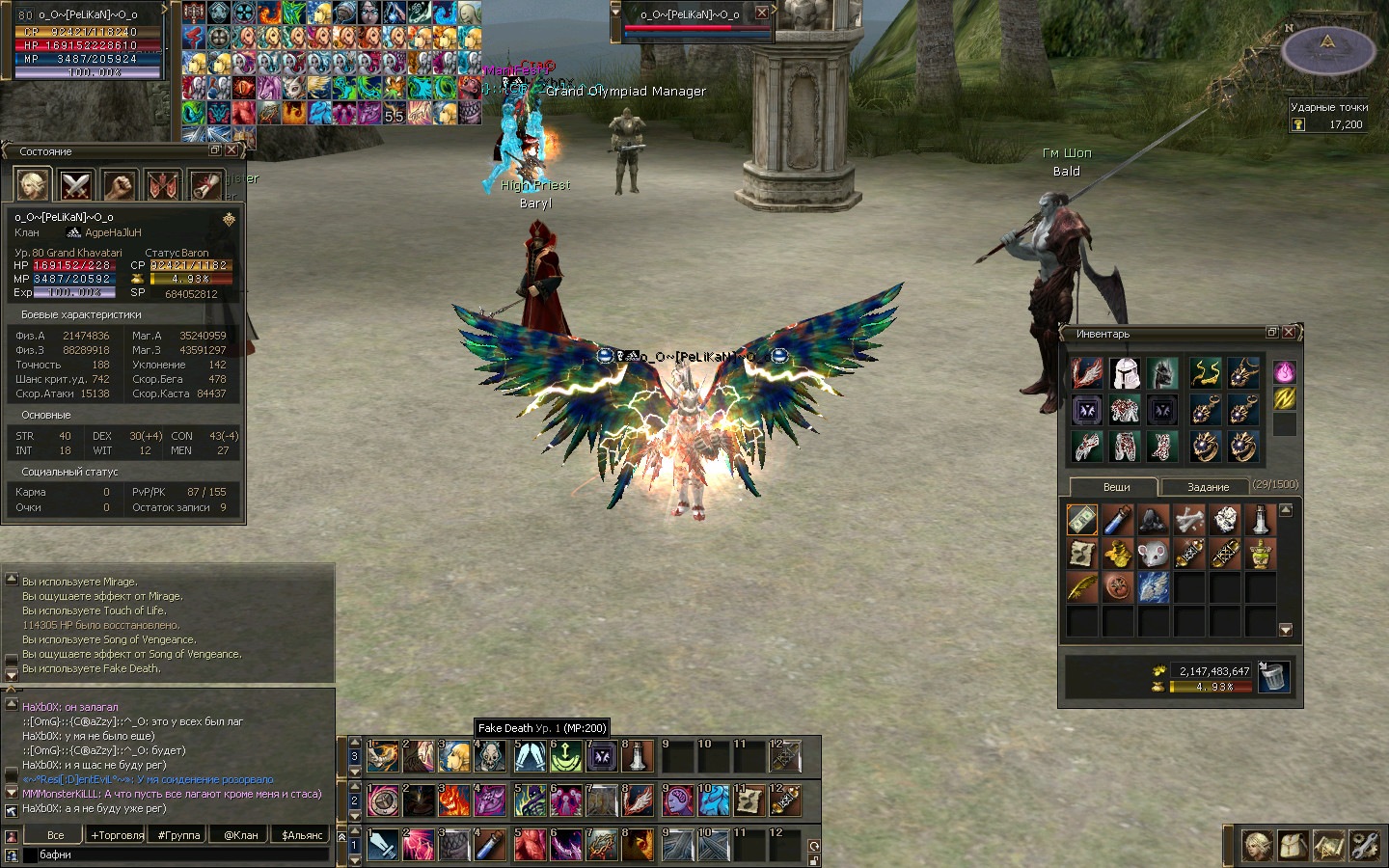Screen dimensions: 1389x868
Task: Open the scroll tab in status window
Action: pos(206,184)
